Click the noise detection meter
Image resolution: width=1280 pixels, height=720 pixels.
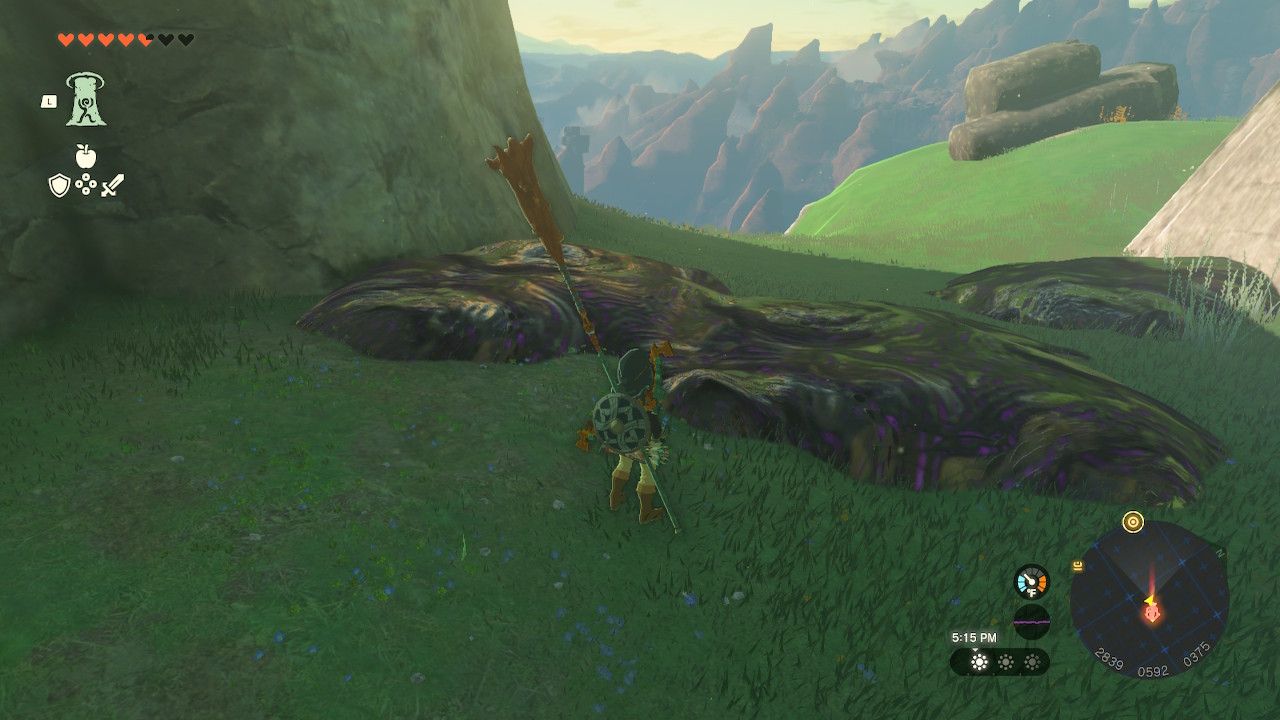1032,620
